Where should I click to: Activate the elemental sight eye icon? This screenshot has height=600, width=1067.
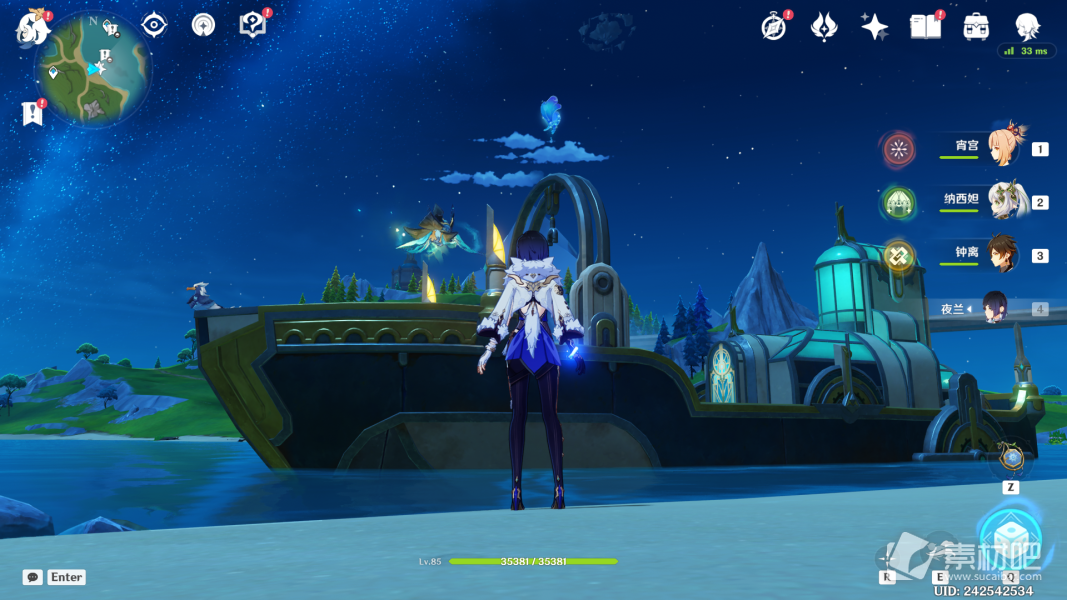point(154,25)
